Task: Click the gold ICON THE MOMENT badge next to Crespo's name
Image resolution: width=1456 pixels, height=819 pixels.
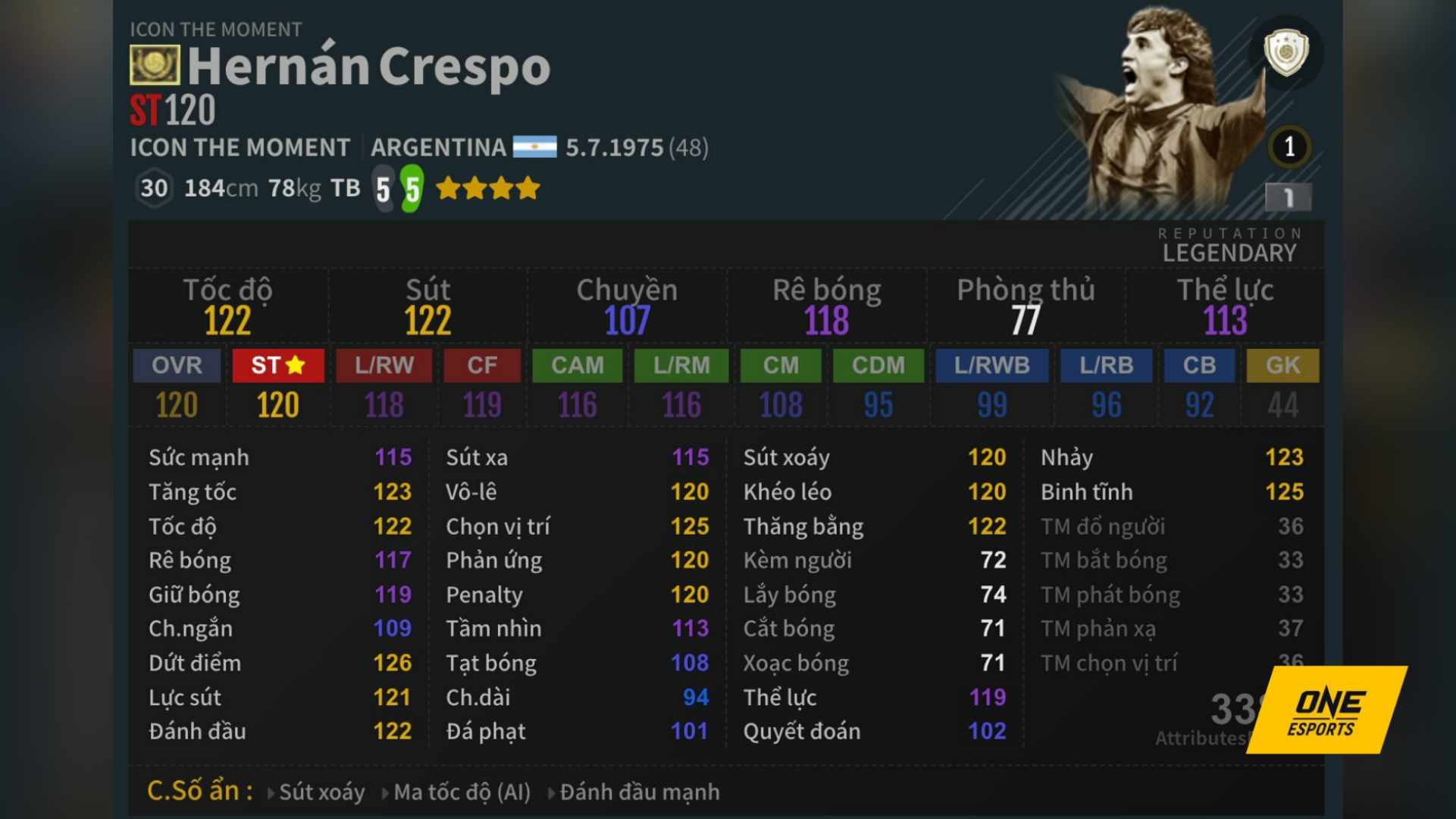Action: pos(156,65)
